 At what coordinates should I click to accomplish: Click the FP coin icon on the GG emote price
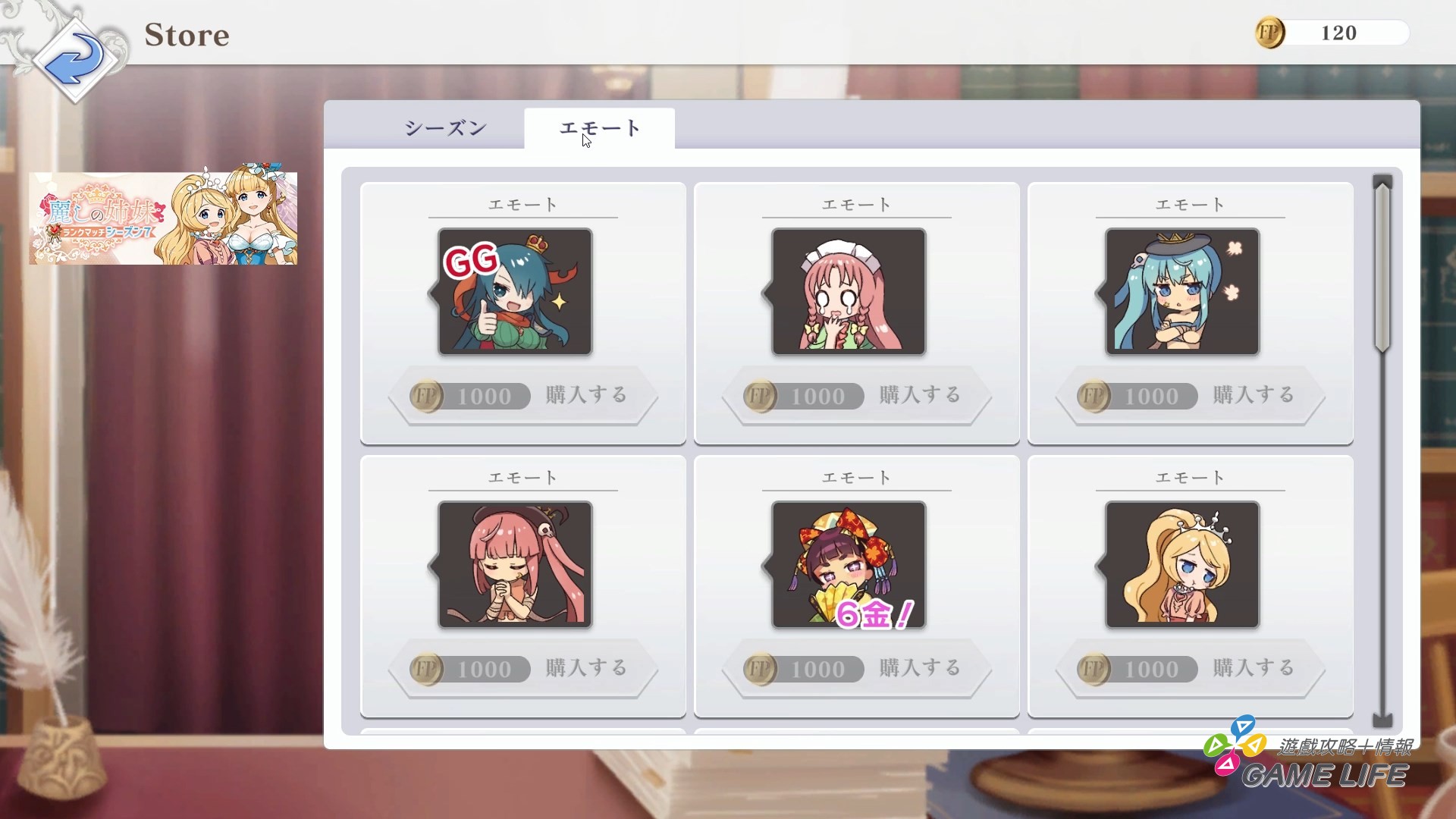pyautogui.click(x=426, y=396)
